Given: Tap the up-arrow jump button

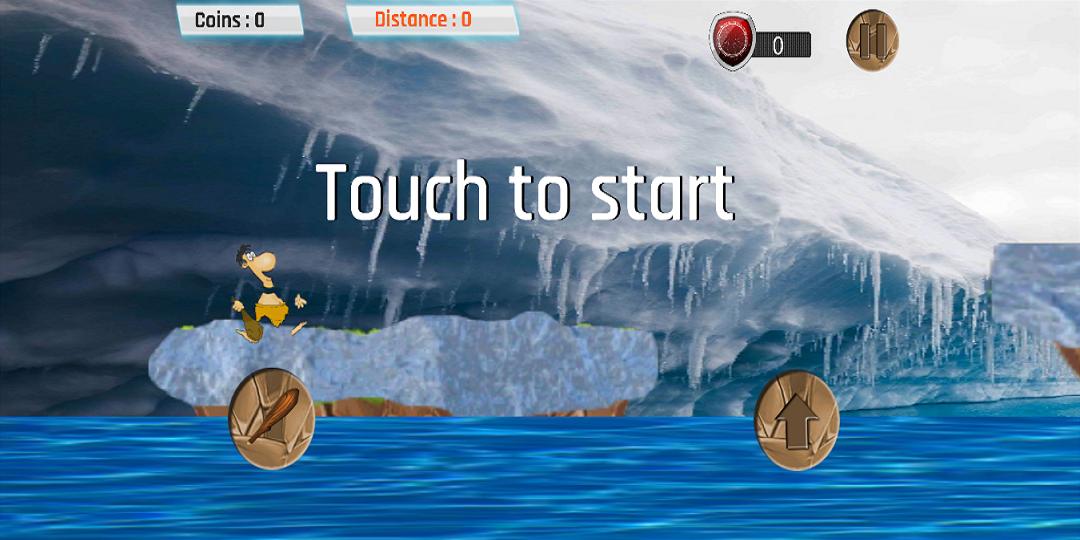Looking at the screenshot, I should pyautogui.click(x=796, y=421).
